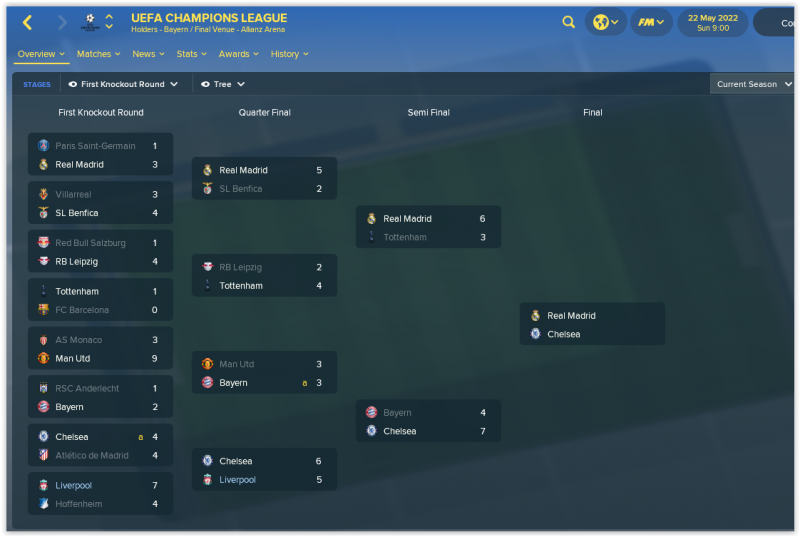Show the Stats tab

[x=192, y=54]
